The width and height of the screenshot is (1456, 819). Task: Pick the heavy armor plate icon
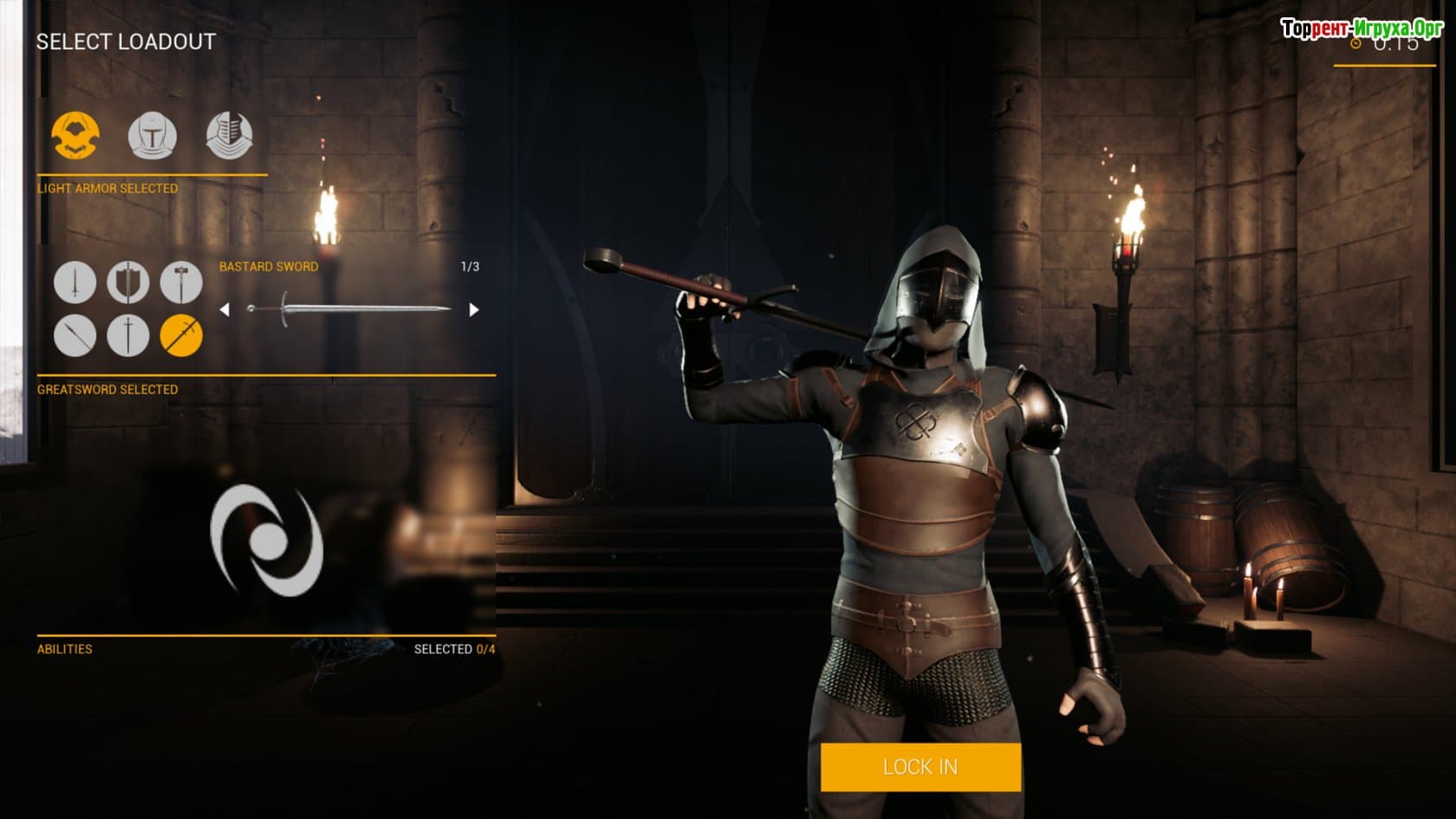pos(230,135)
